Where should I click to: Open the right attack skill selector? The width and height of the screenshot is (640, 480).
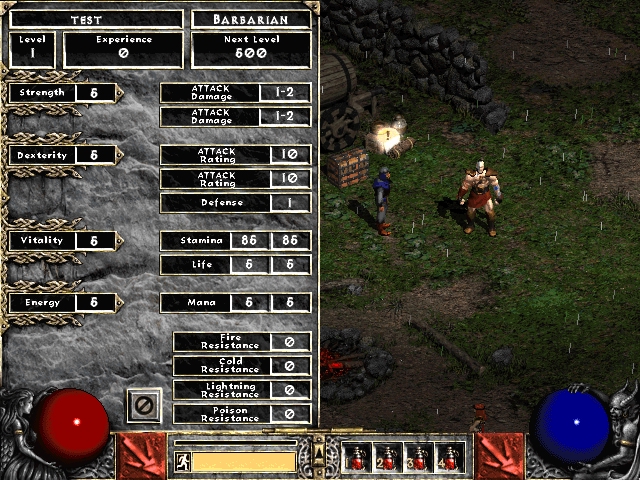500,456
